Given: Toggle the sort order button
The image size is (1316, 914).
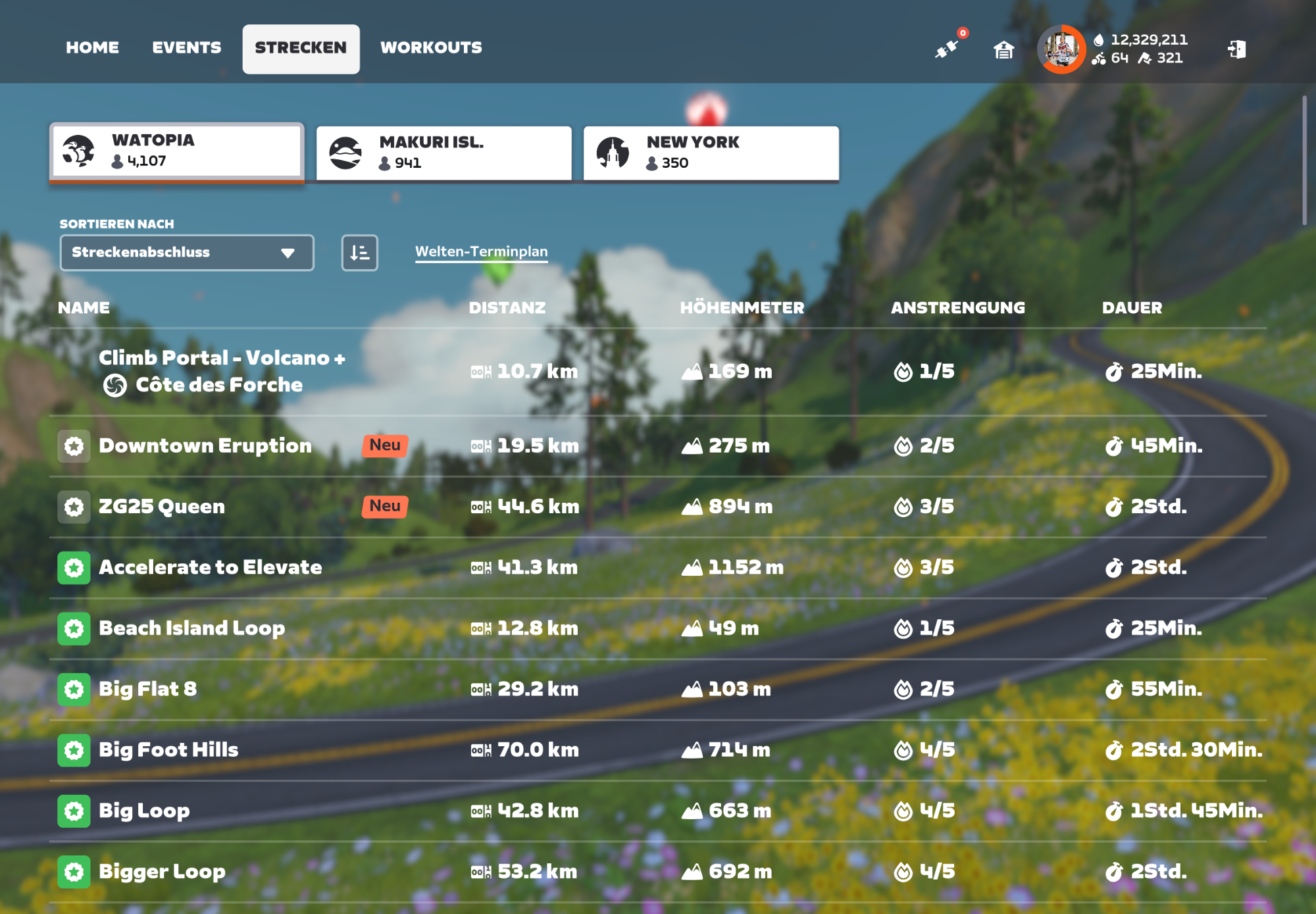Looking at the screenshot, I should point(359,253).
